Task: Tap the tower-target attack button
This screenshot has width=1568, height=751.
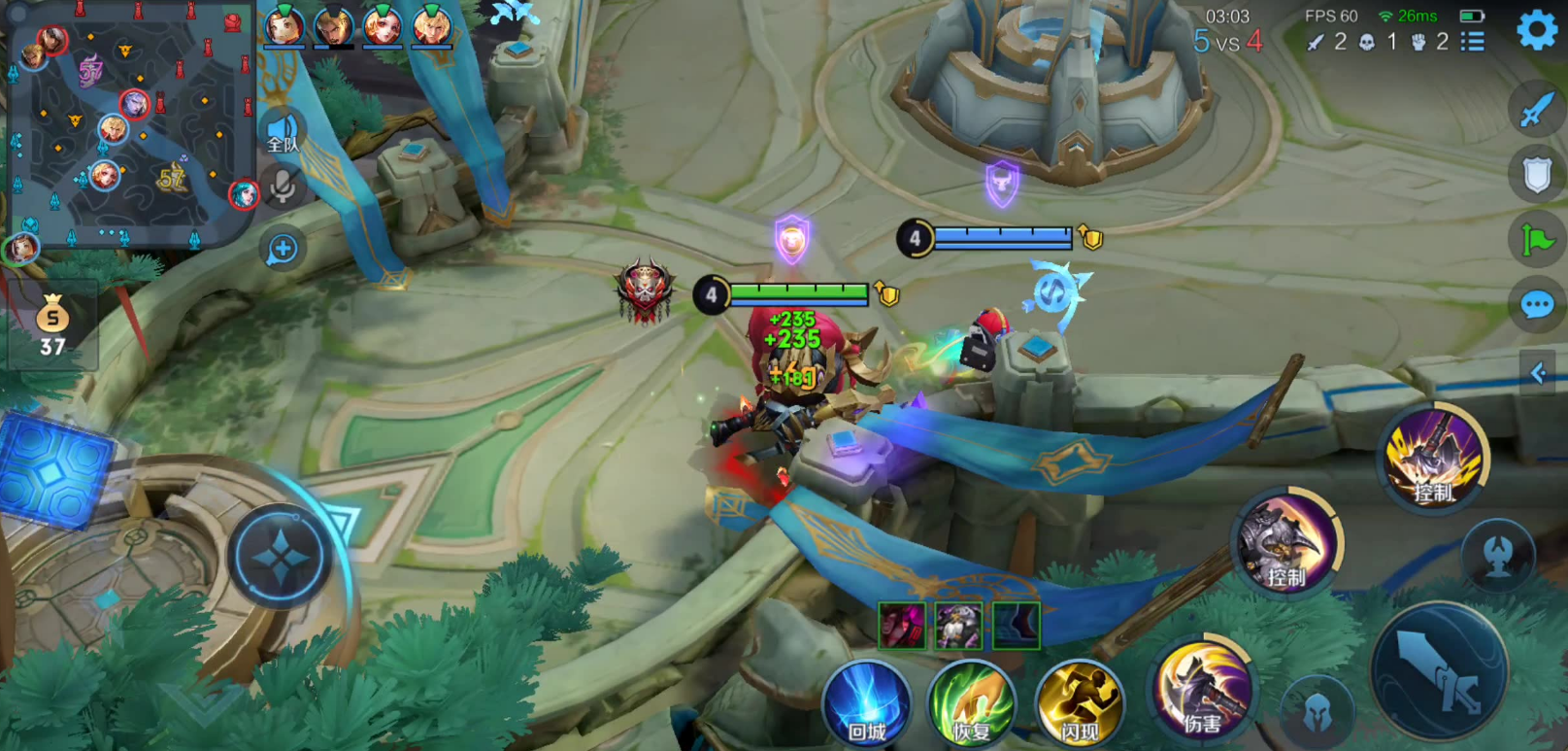Action: click(1498, 554)
